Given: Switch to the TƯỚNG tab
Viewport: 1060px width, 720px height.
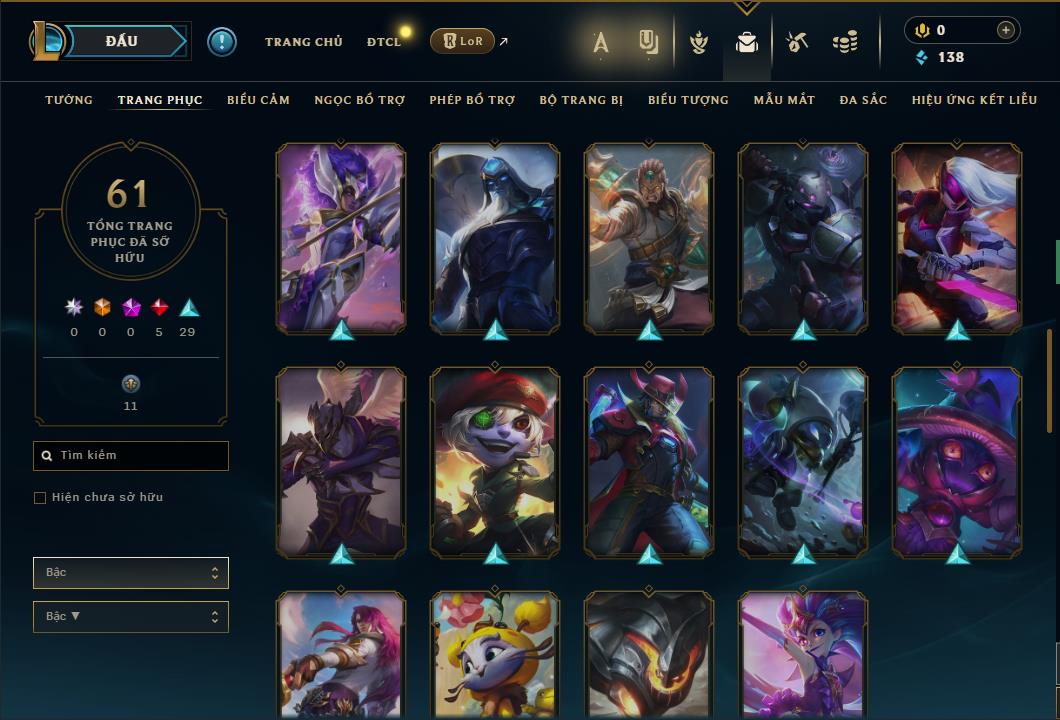Looking at the screenshot, I should pos(69,100).
